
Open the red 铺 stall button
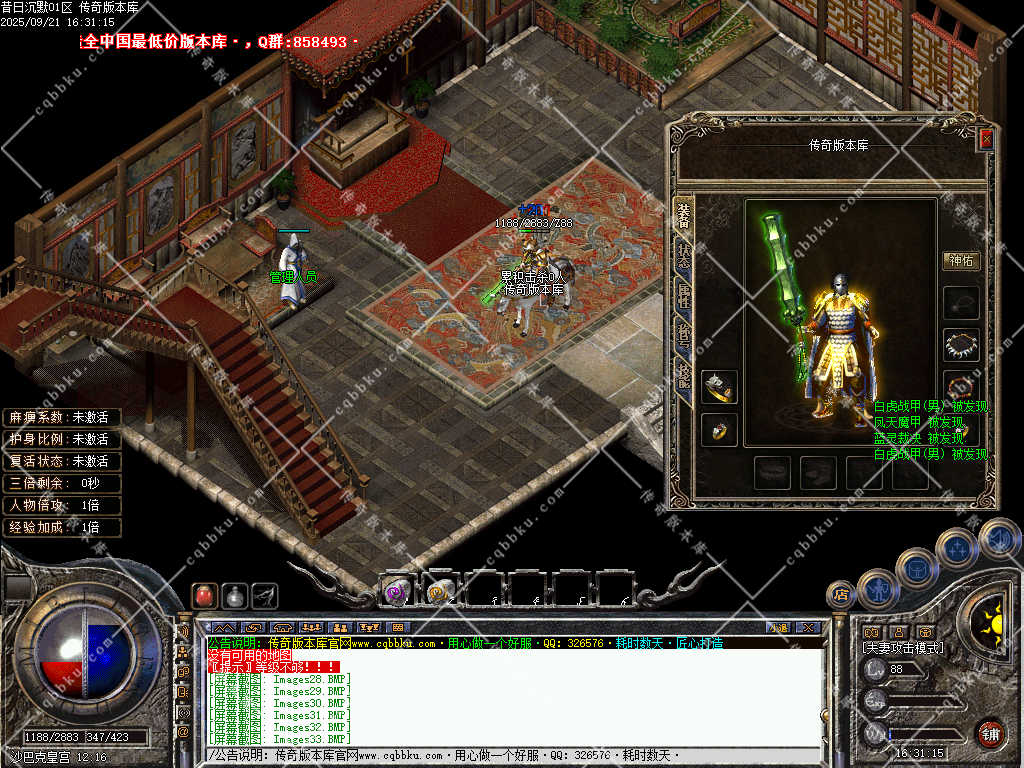pos(990,733)
